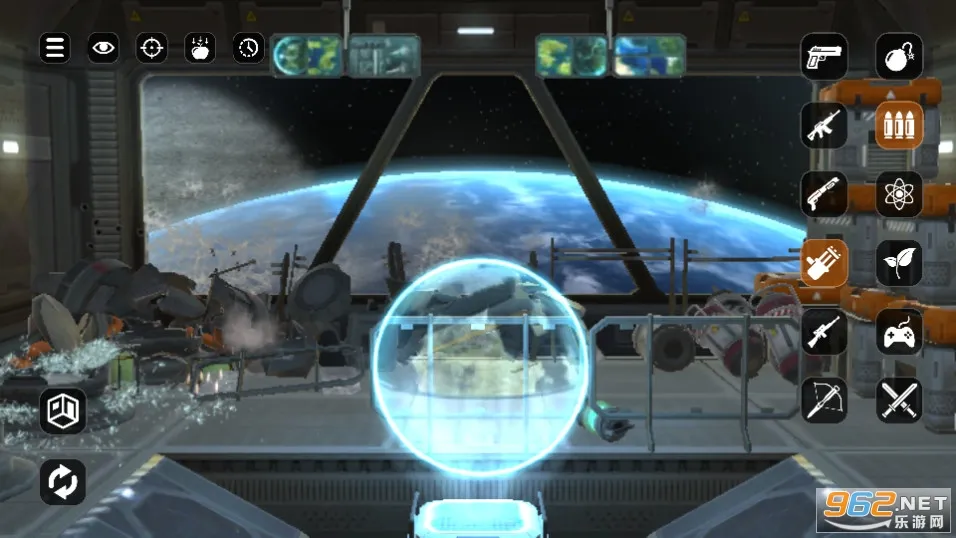
Task: Open the hamburger menu
Action: (55, 47)
